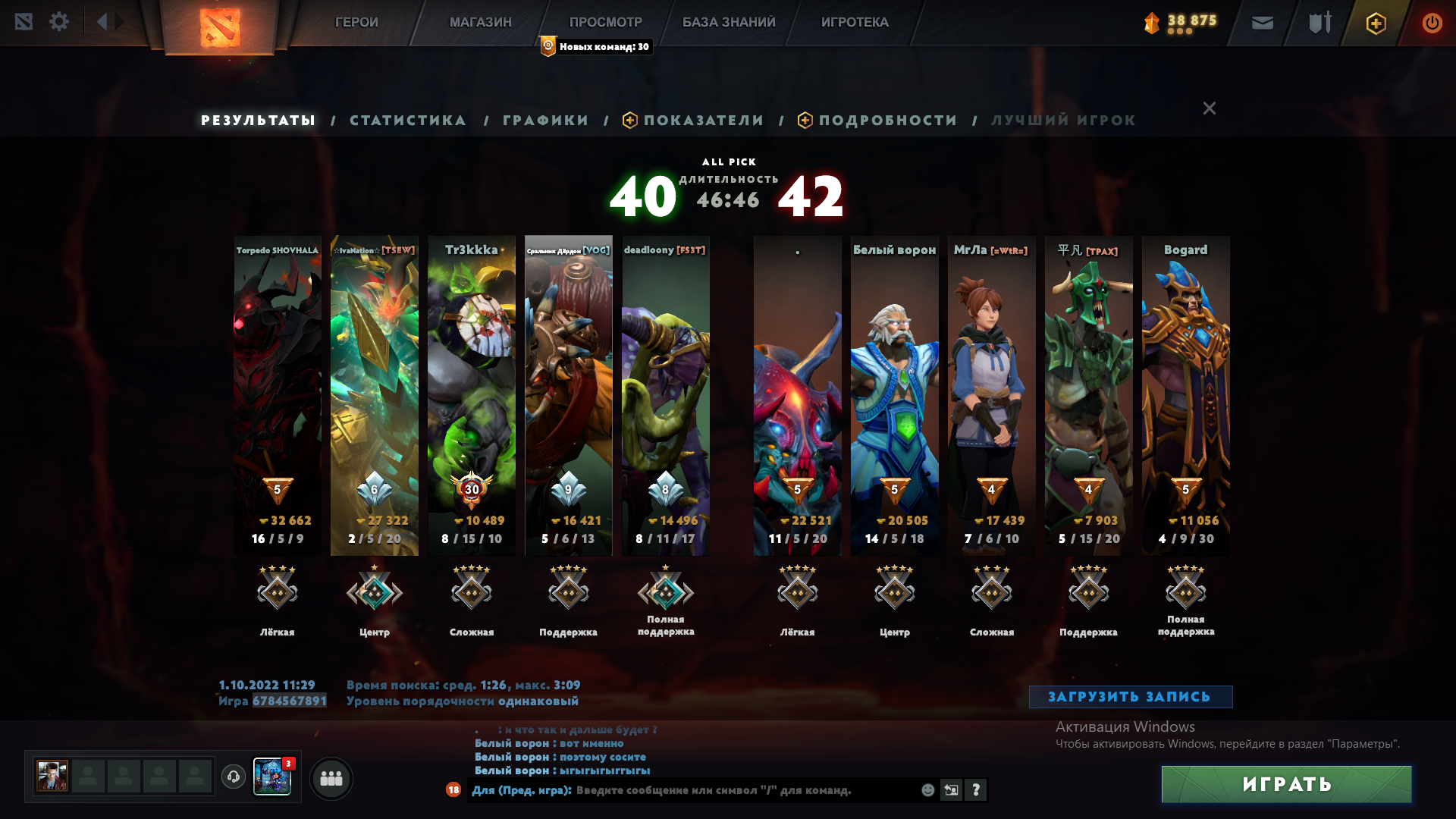
Task: Open the Dota Plus hexagon icon
Action: click(1375, 23)
